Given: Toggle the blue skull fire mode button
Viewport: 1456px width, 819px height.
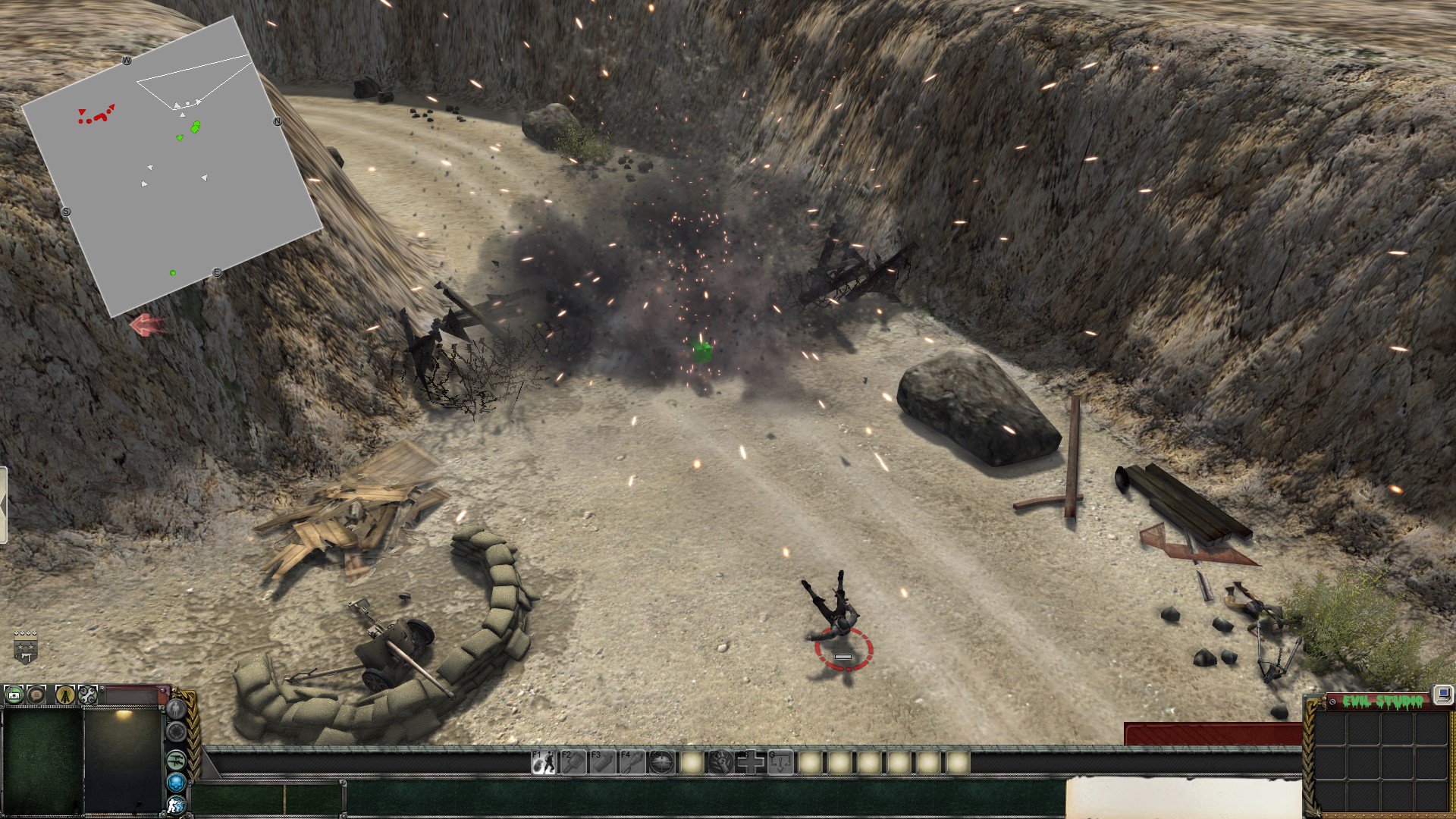Looking at the screenshot, I should click(176, 782).
